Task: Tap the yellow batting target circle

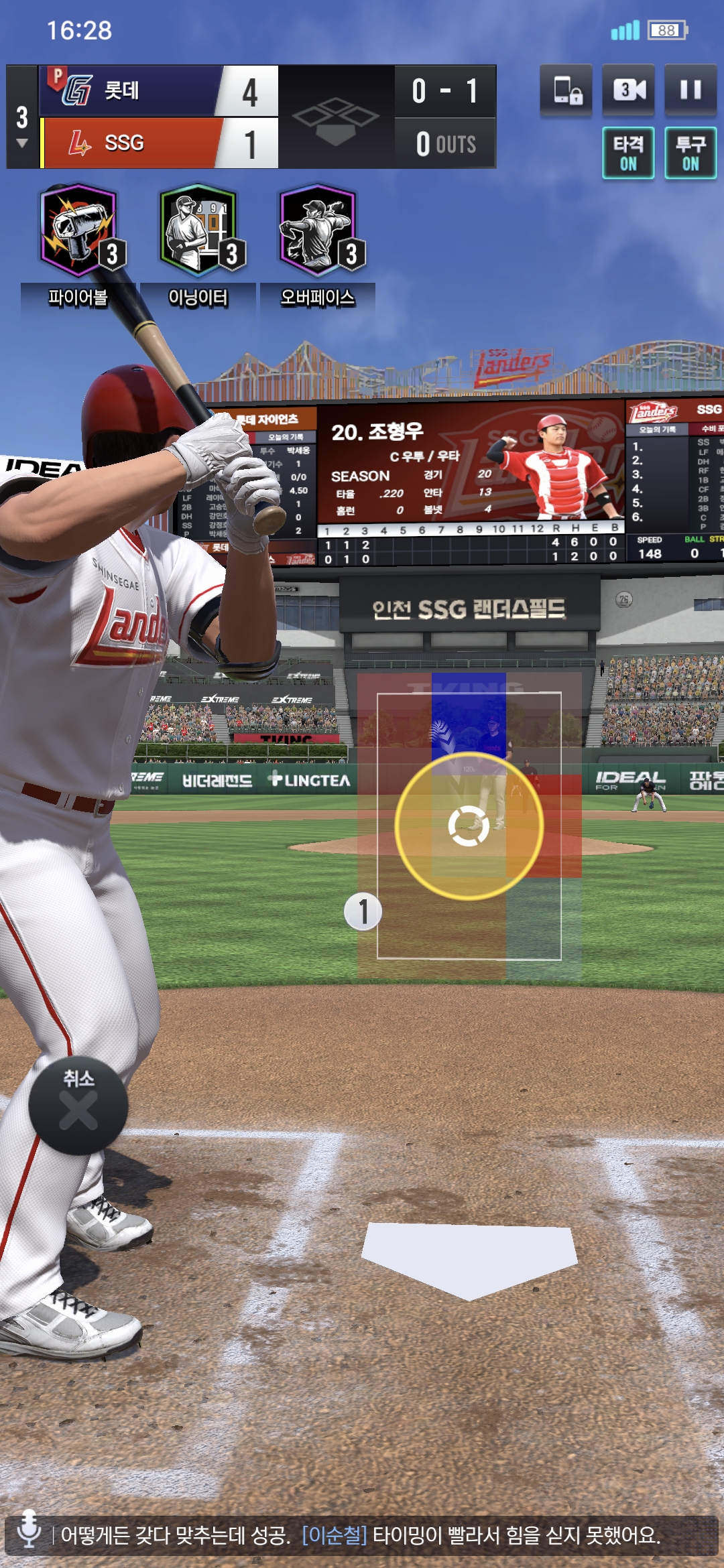Action: tap(469, 826)
